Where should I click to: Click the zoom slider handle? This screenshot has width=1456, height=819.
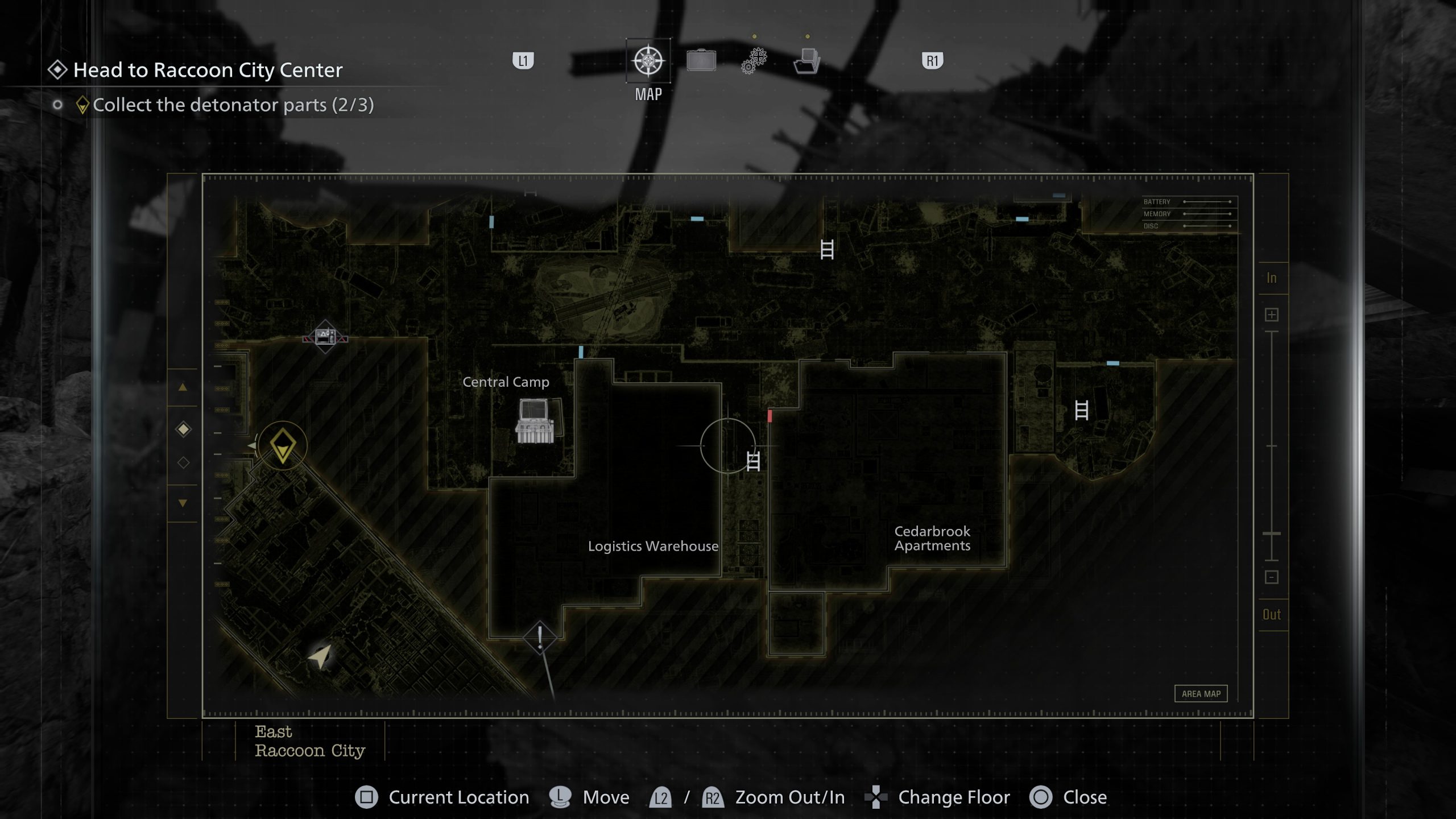1272,533
